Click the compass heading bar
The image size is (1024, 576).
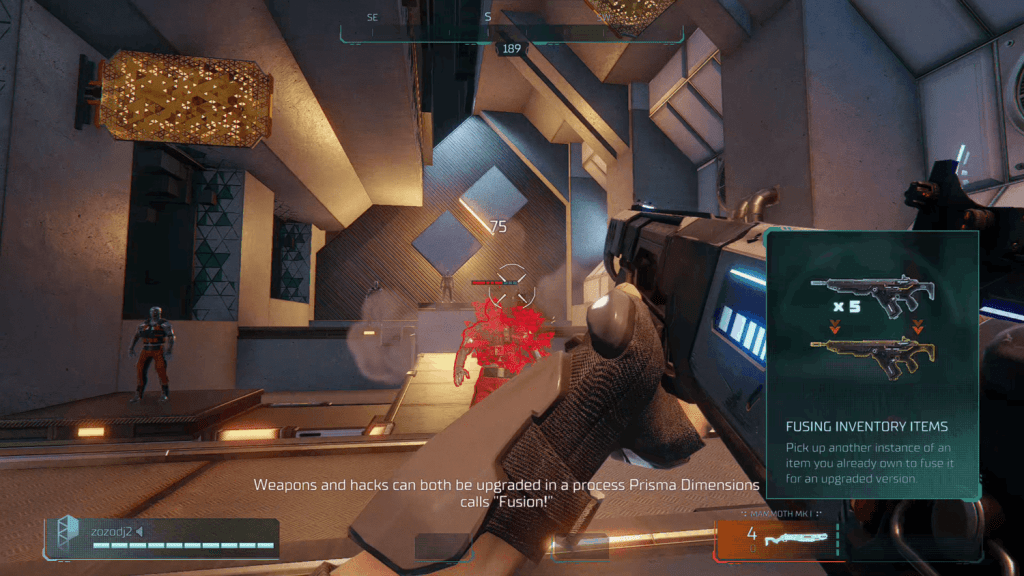click(511, 27)
